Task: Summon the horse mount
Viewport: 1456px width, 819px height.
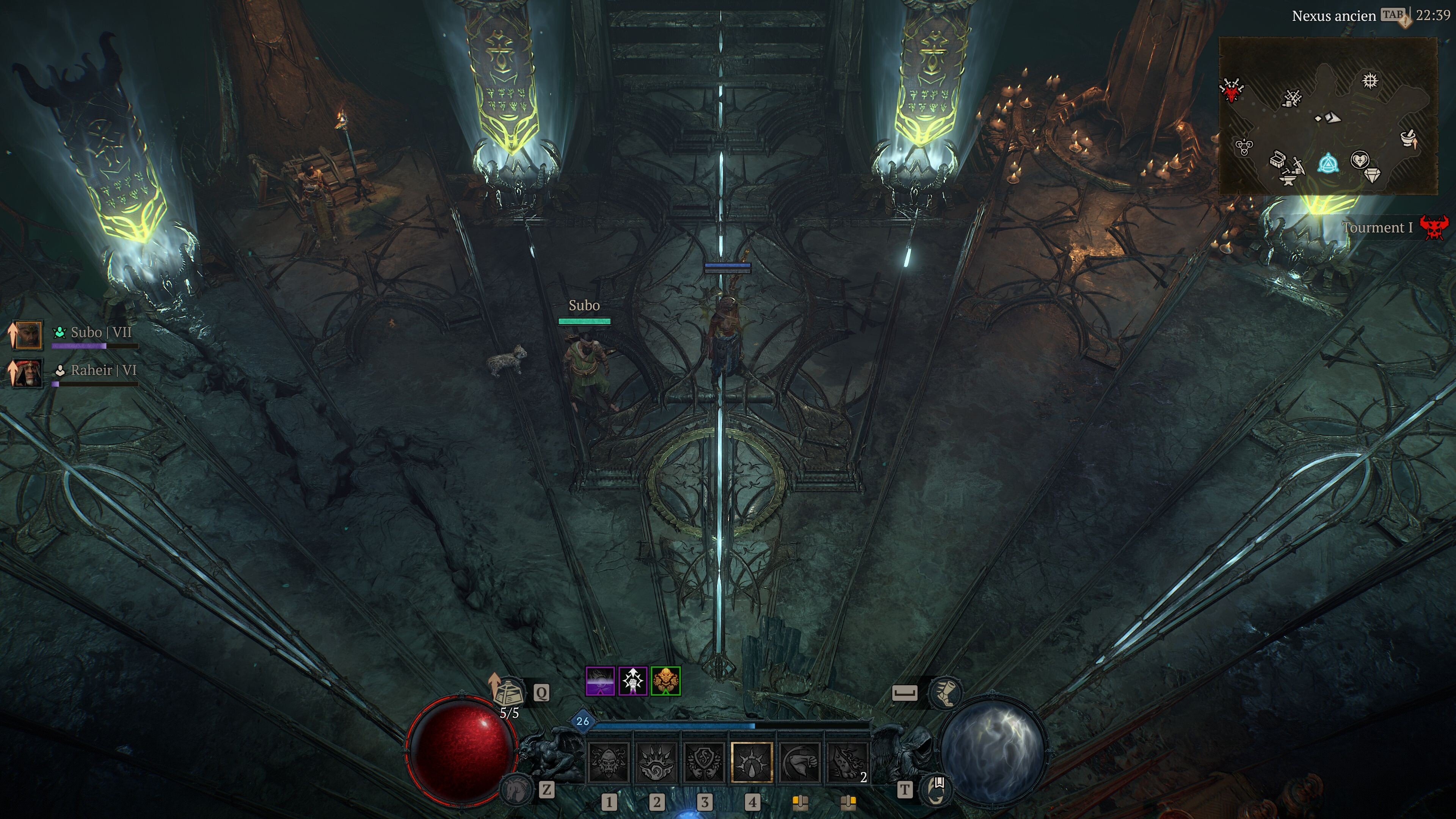Action: coord(516,789)
